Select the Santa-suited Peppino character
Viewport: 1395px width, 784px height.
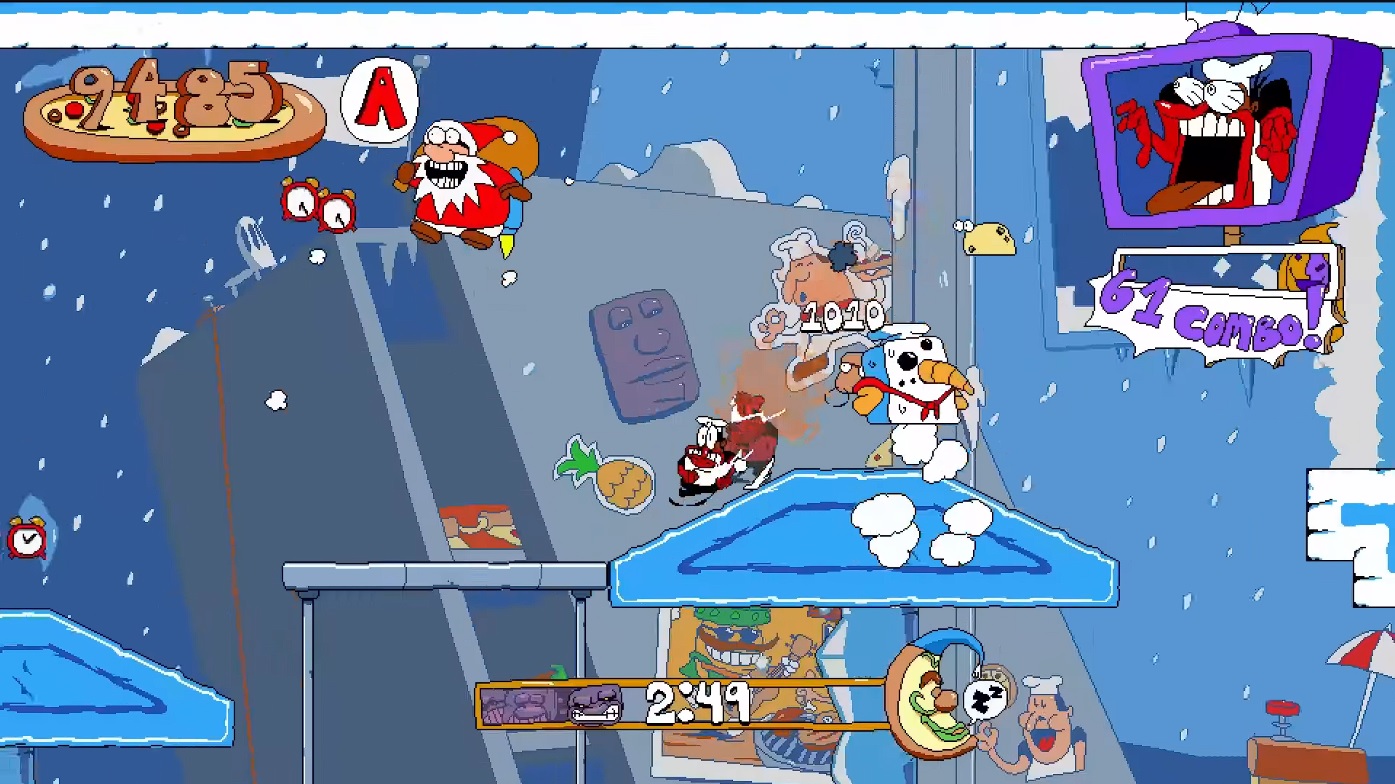click(x=462, y=180)
